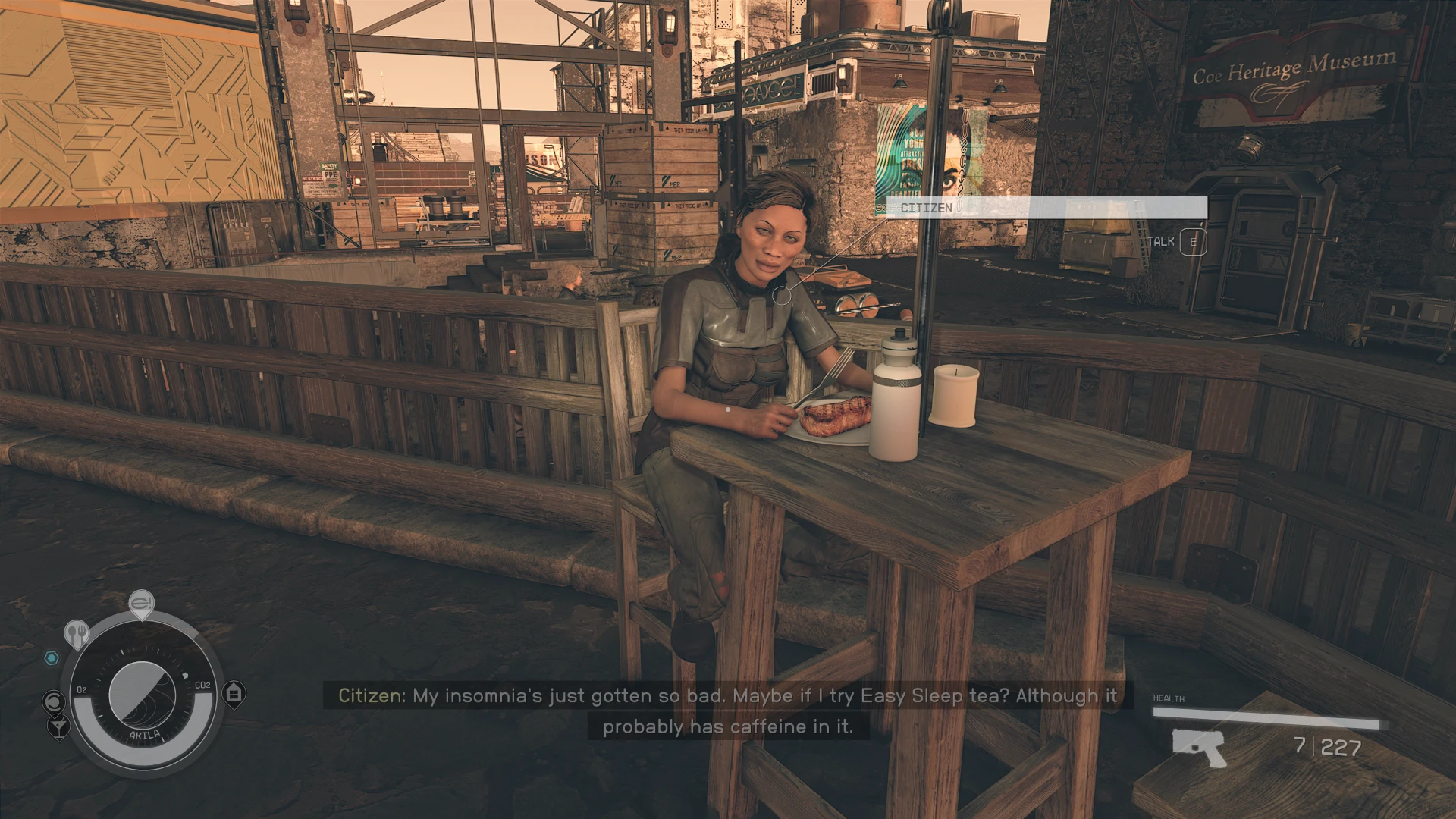Image resolution: width=1456 pixels, height=819 pixels.
Task: Select the marker at the top of the compass
Action: (140, 604)
